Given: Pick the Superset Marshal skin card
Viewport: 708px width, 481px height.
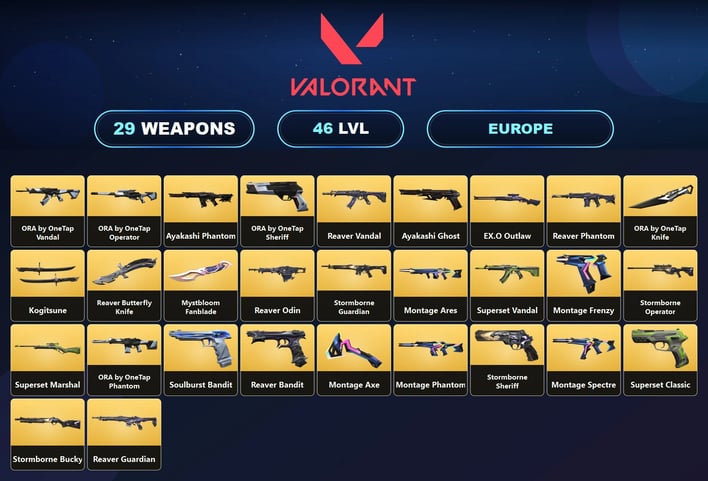Looking at the screenshot, I should pyautogui.click(x=47, y=359).
